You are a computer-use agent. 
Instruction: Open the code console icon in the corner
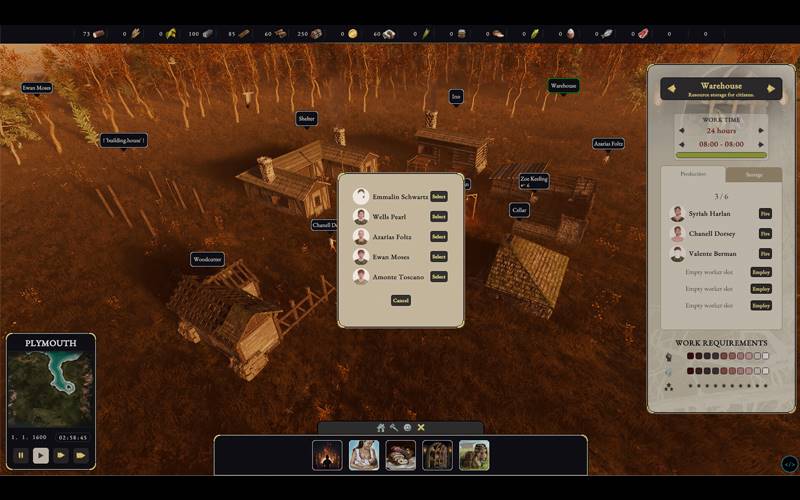[x=789, y=464]
